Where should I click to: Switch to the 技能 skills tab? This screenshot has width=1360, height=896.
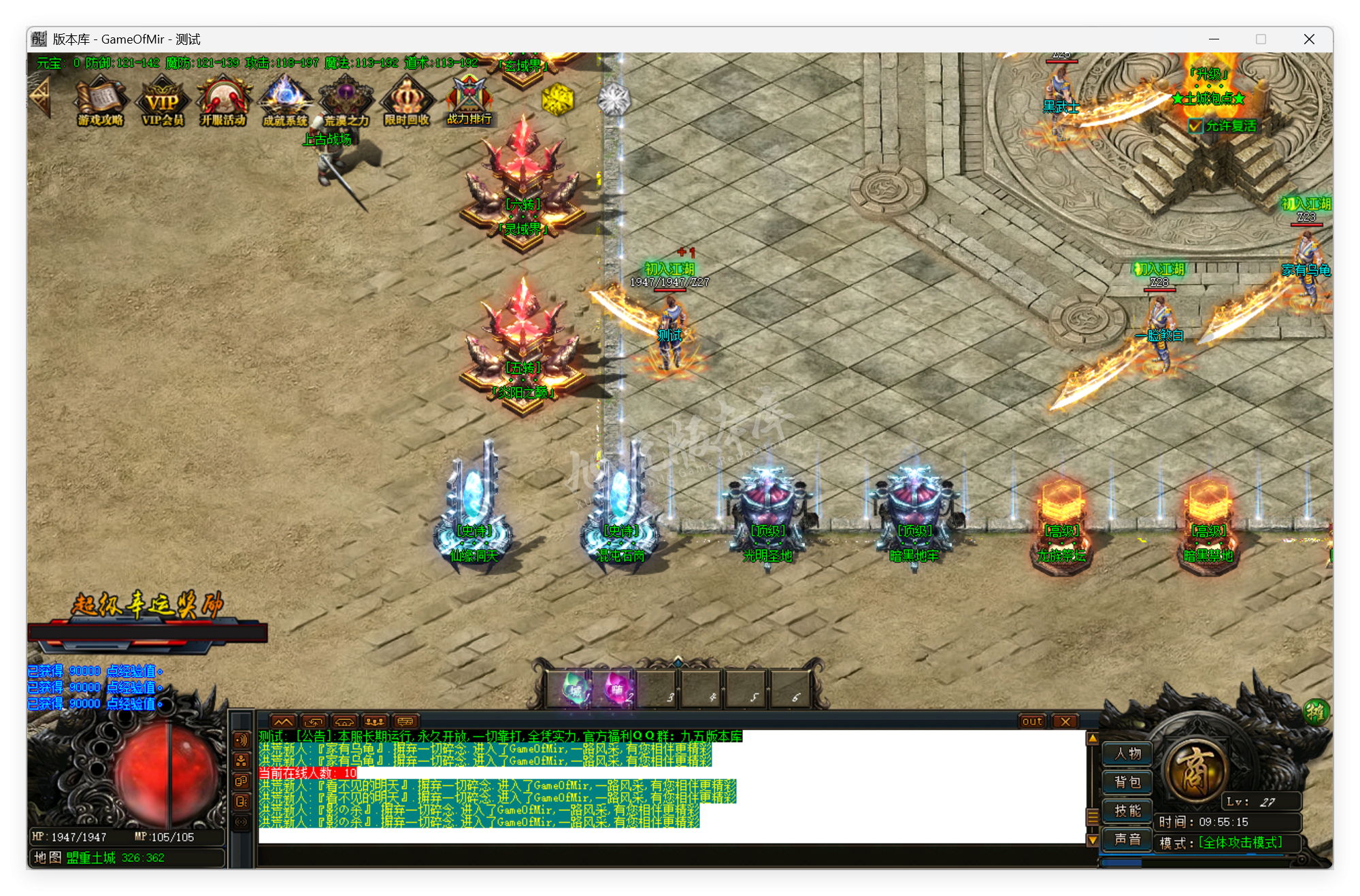[x=1127, y=811]
